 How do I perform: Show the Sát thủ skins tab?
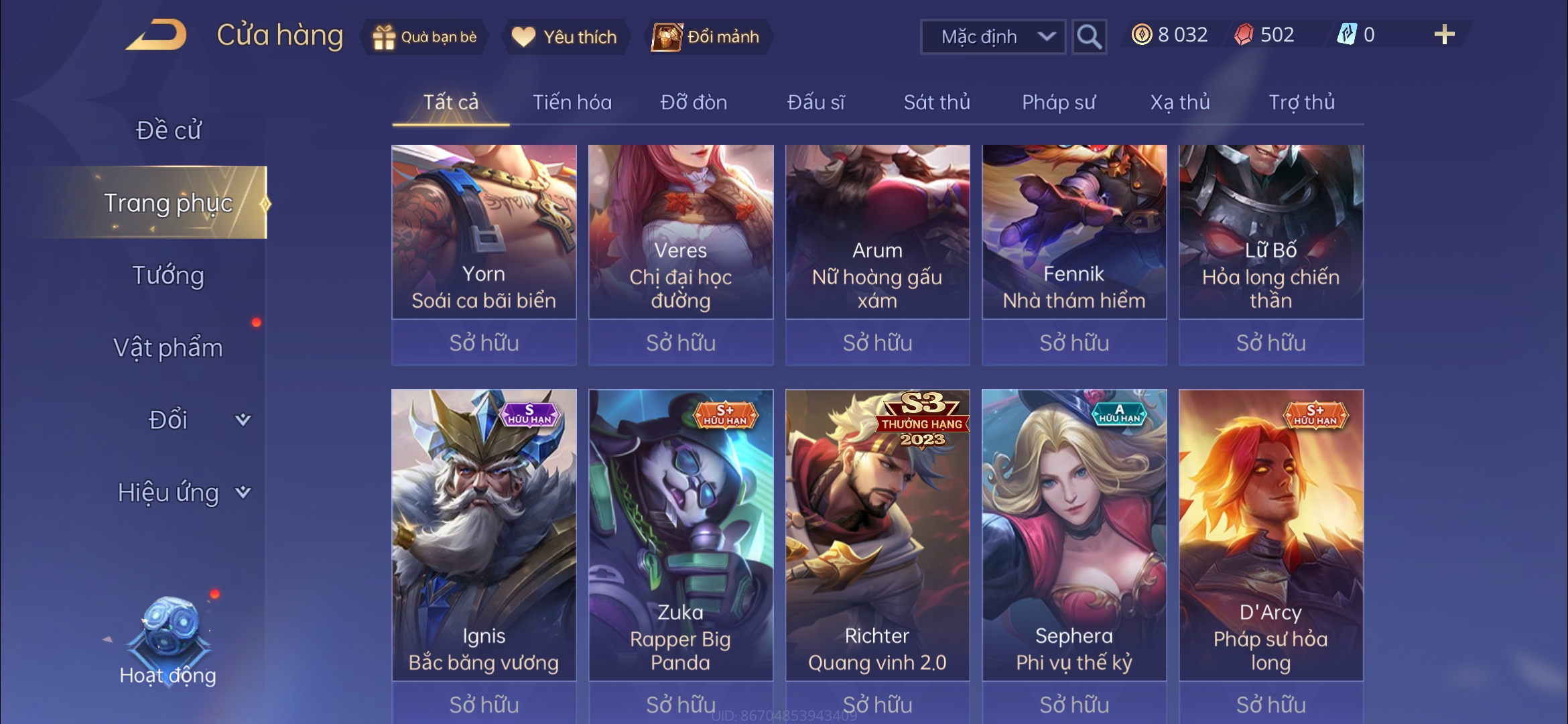tap(937, 103)
